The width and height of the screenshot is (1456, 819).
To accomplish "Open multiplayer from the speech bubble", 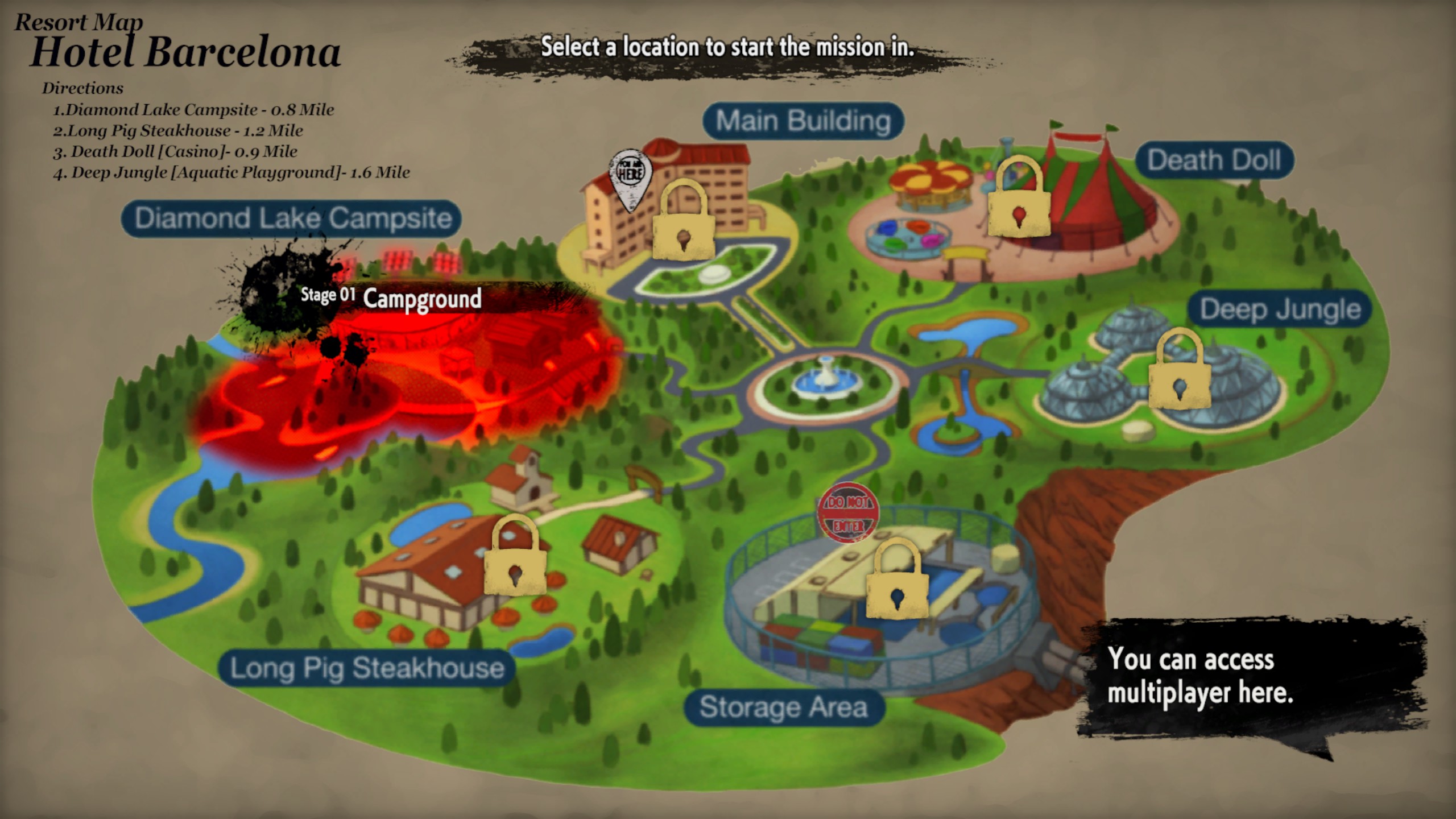I will 1200,677.
